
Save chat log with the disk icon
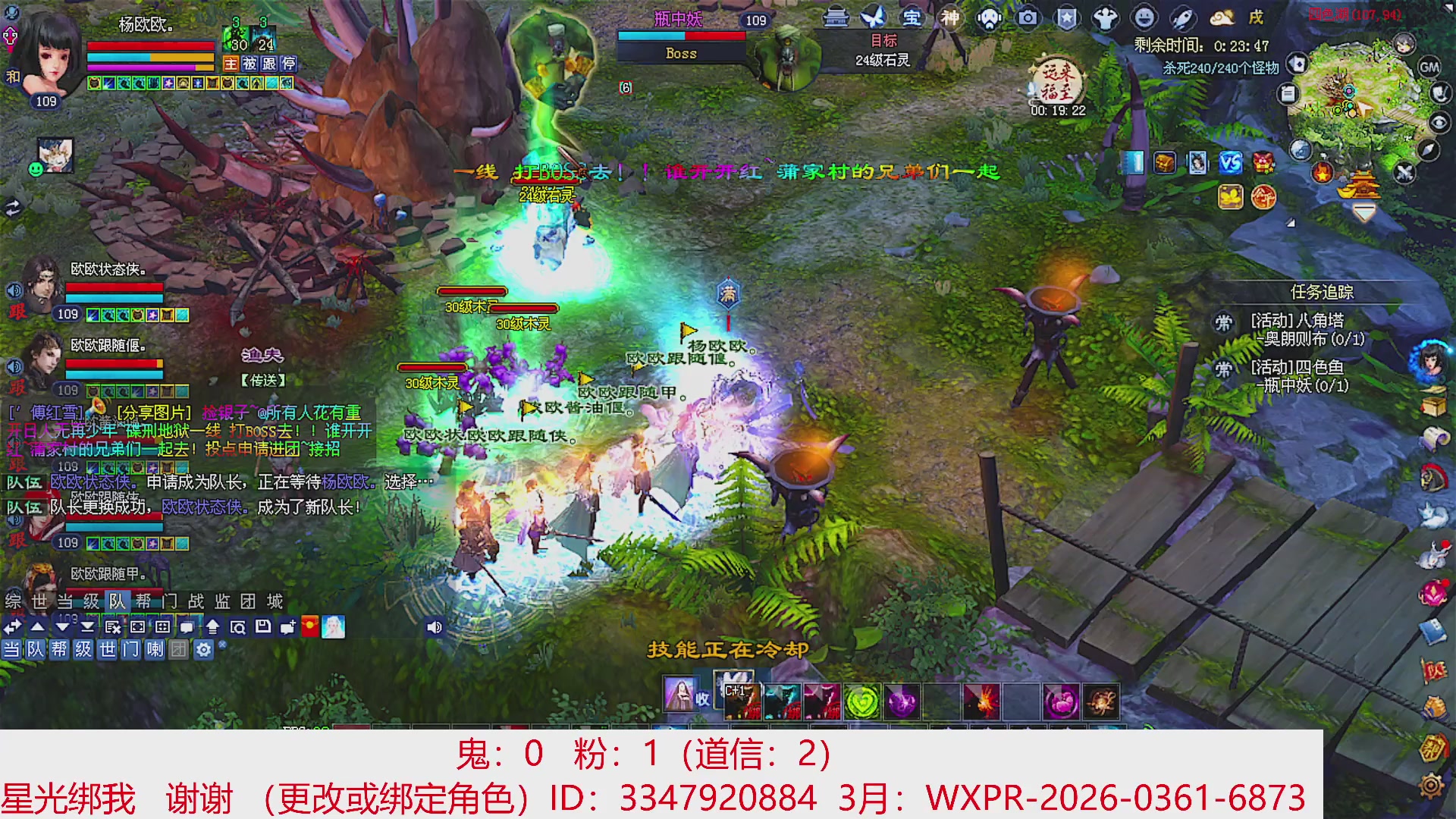[263, 627]
